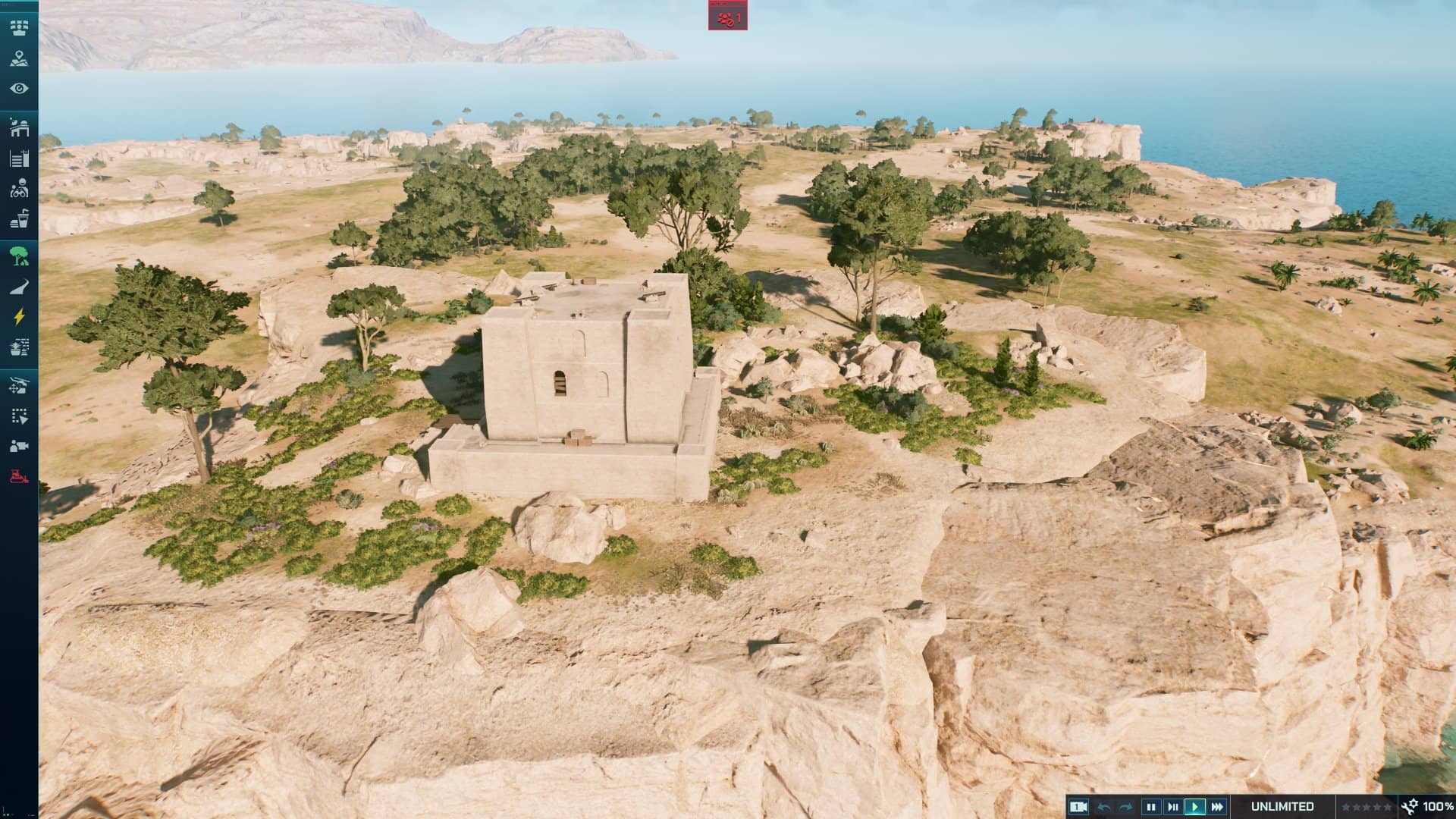The height and width of the screenshot is (819, 1456).
Task: Select the move object tool
Action: point(19,385)
